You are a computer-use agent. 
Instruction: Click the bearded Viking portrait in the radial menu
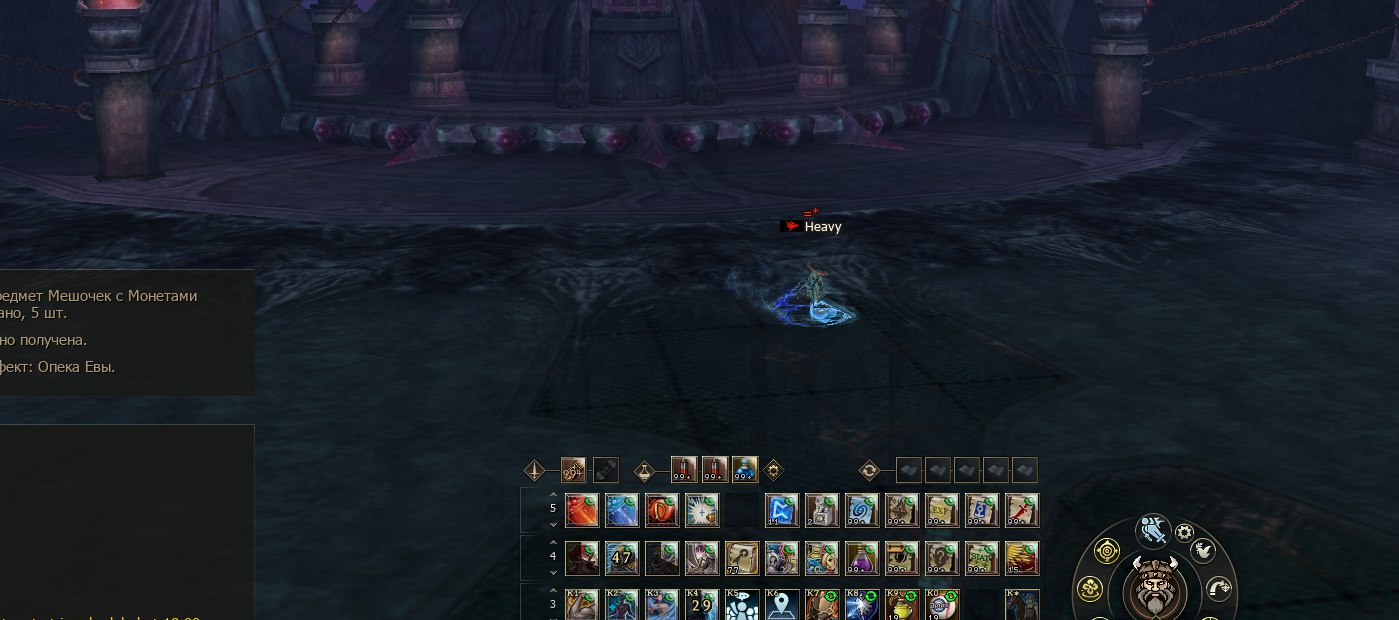pos(1154,588)
